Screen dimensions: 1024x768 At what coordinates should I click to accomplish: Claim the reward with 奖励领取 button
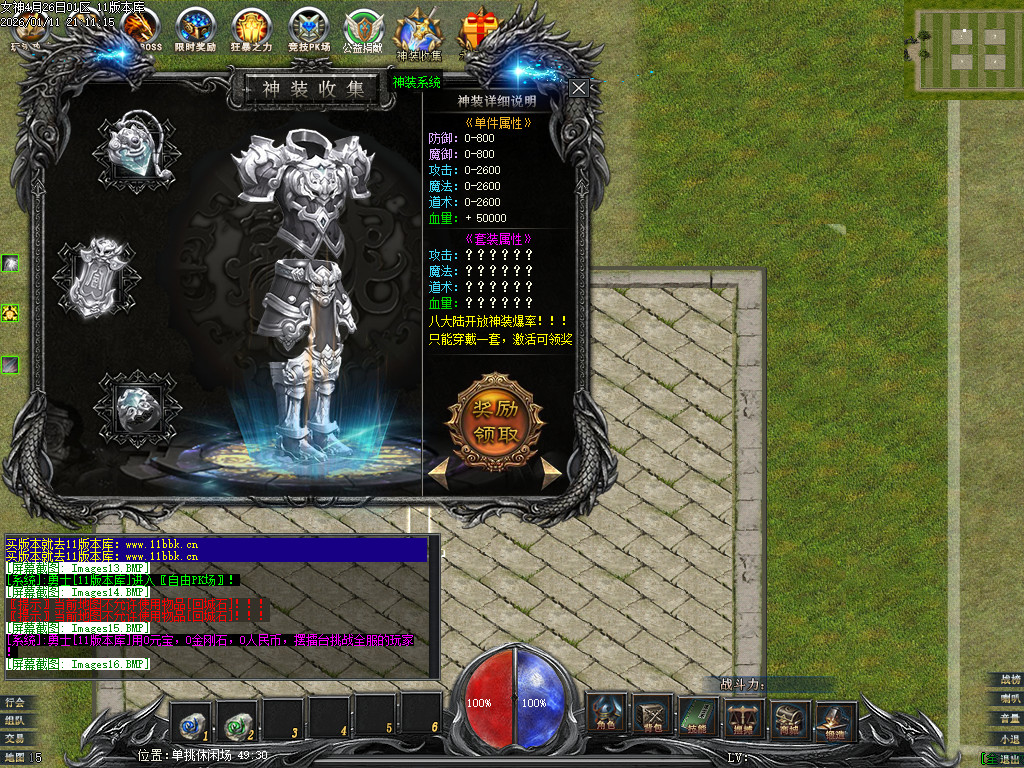pyautogui.click(x=495, y=421)
